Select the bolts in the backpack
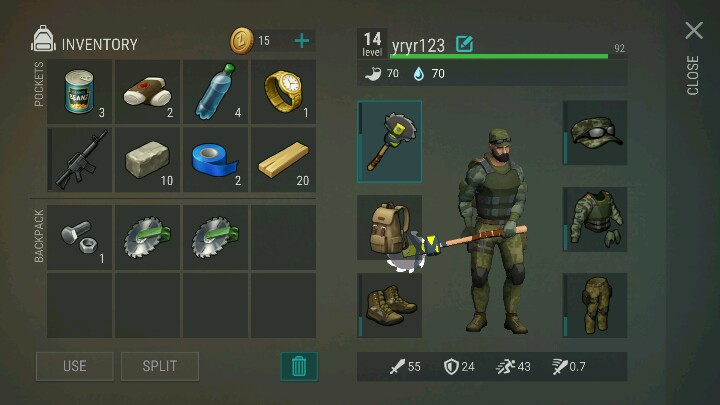 (79, 238)
